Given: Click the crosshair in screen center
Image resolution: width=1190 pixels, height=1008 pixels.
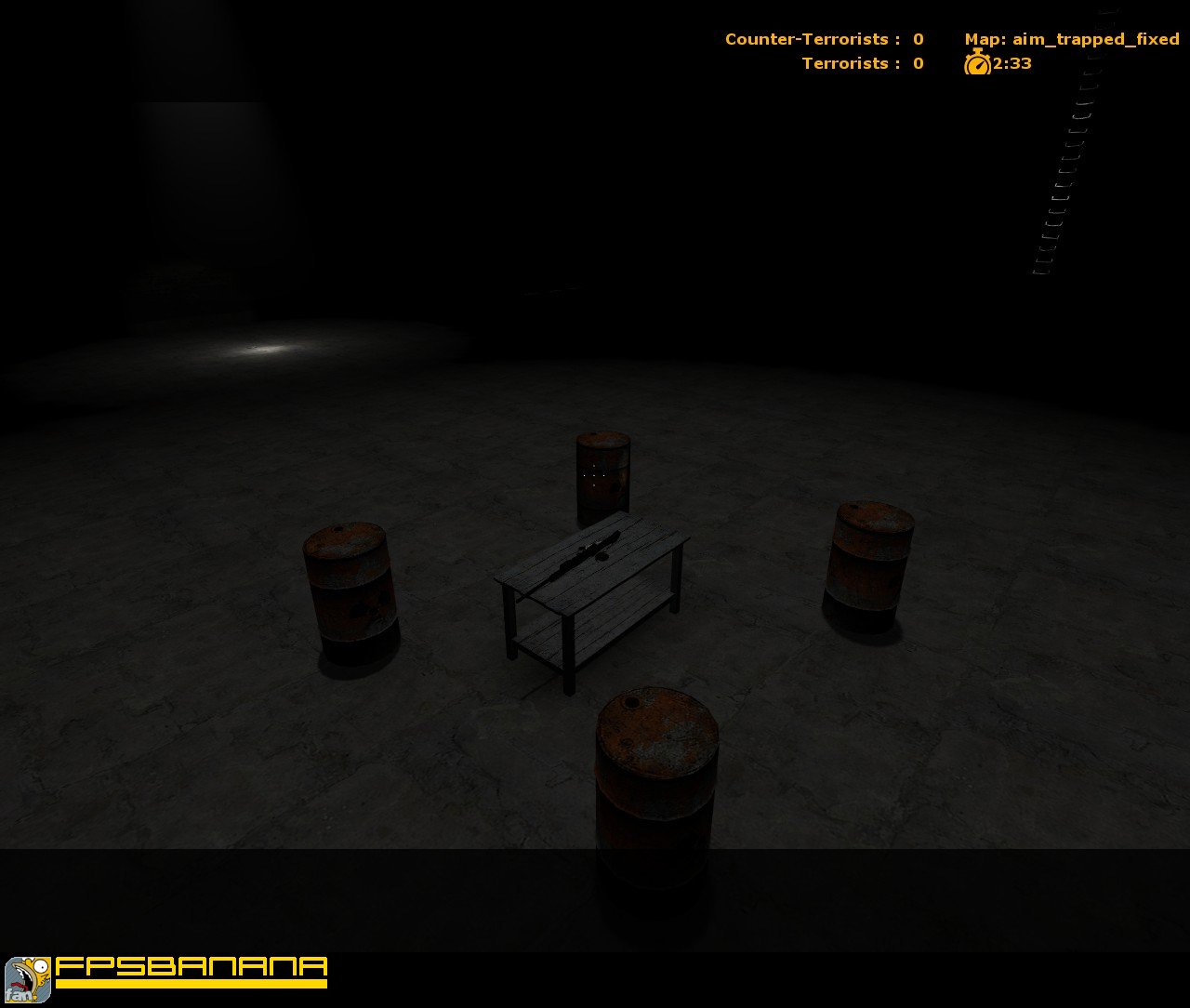Looking at the screenshot, I should tap(595, 476).
